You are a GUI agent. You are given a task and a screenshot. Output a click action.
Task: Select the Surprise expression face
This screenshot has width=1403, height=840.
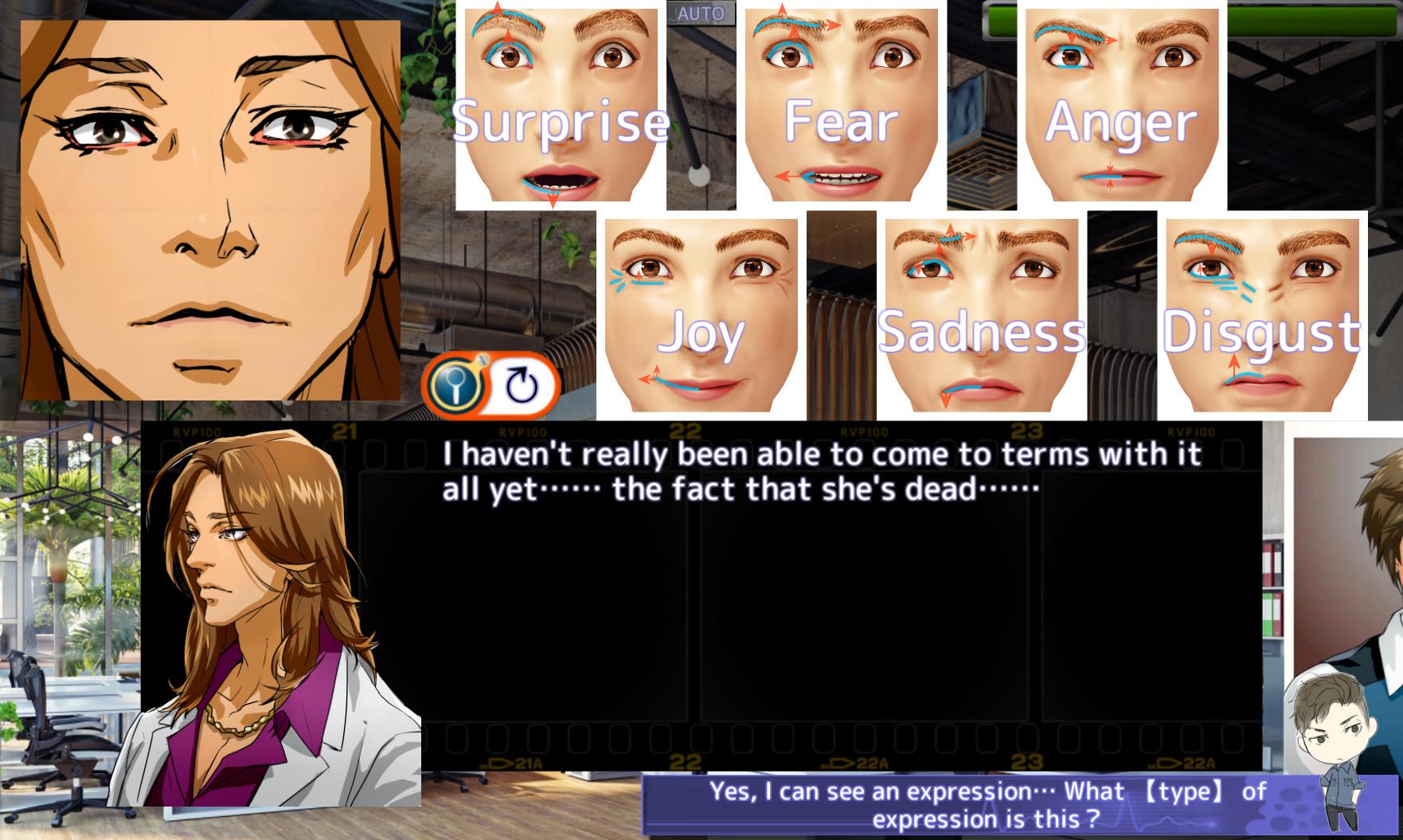pos(557,104)
